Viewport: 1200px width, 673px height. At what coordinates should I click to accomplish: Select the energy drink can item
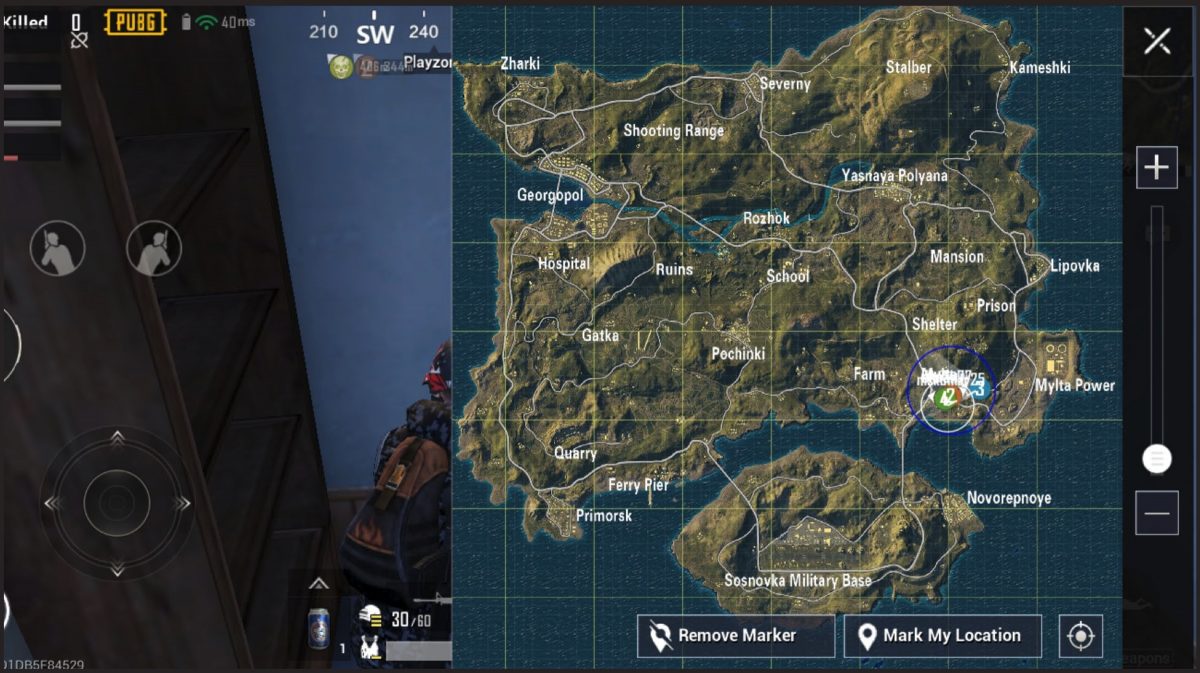pyautogui.click(x=319, y=629)
